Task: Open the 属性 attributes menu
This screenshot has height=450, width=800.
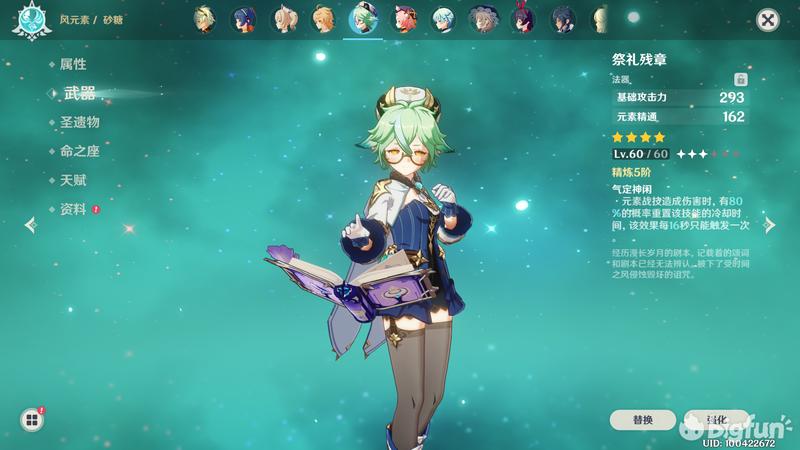Action: click(73, 64)
